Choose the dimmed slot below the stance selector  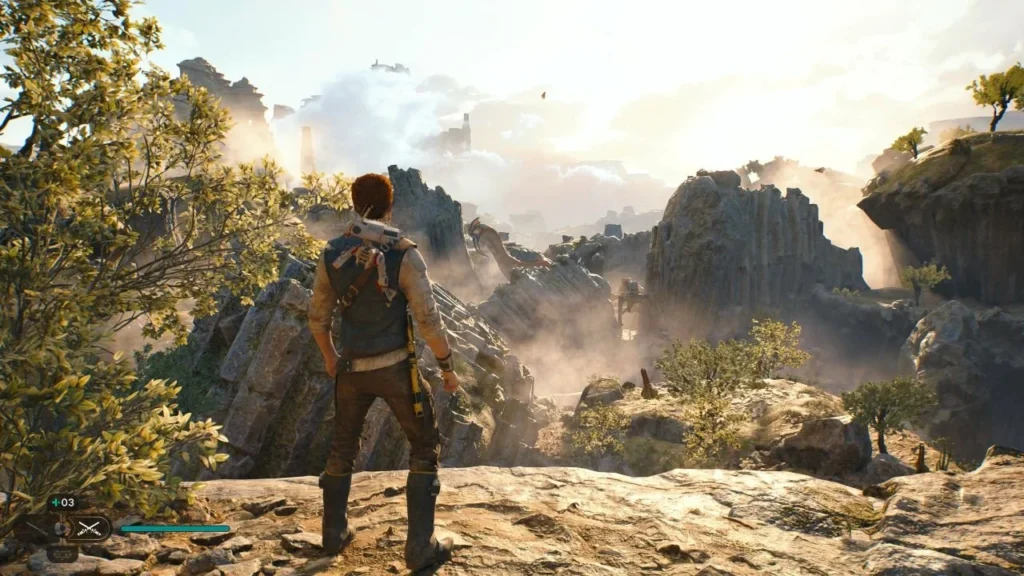pyautogui.click(x=62, y=551)
